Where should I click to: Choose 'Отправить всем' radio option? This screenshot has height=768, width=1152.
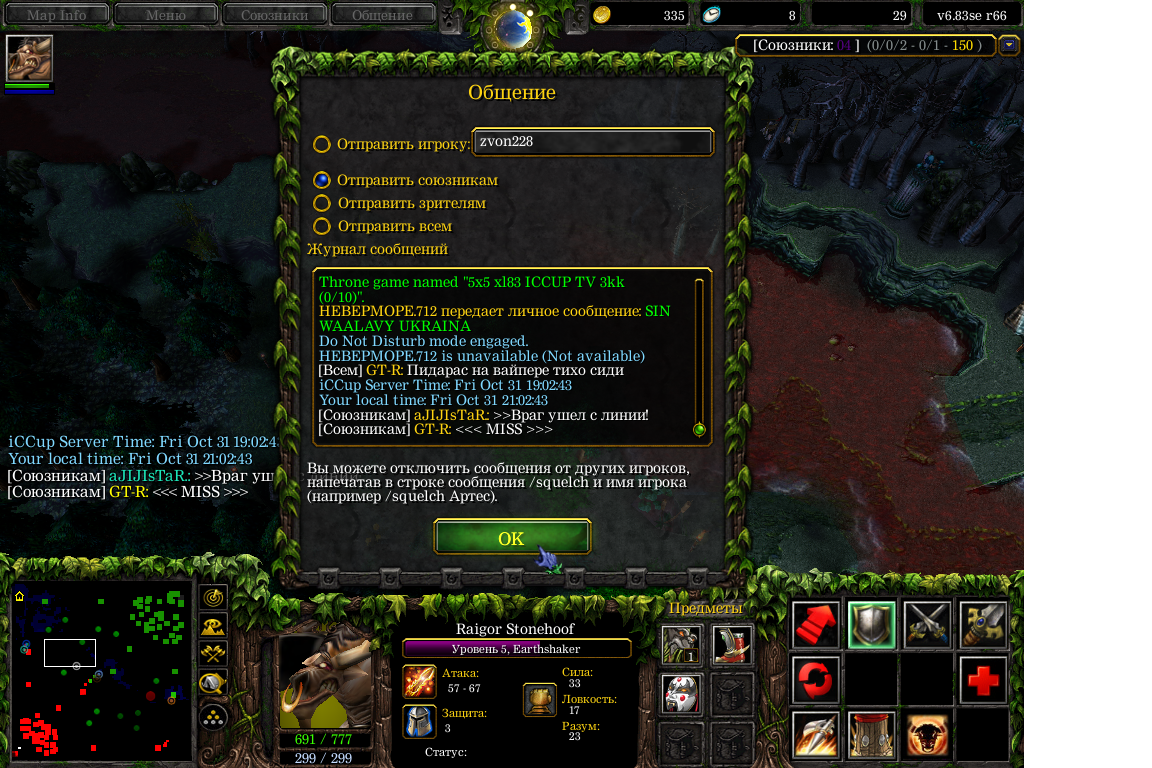[x=322, y=227]
